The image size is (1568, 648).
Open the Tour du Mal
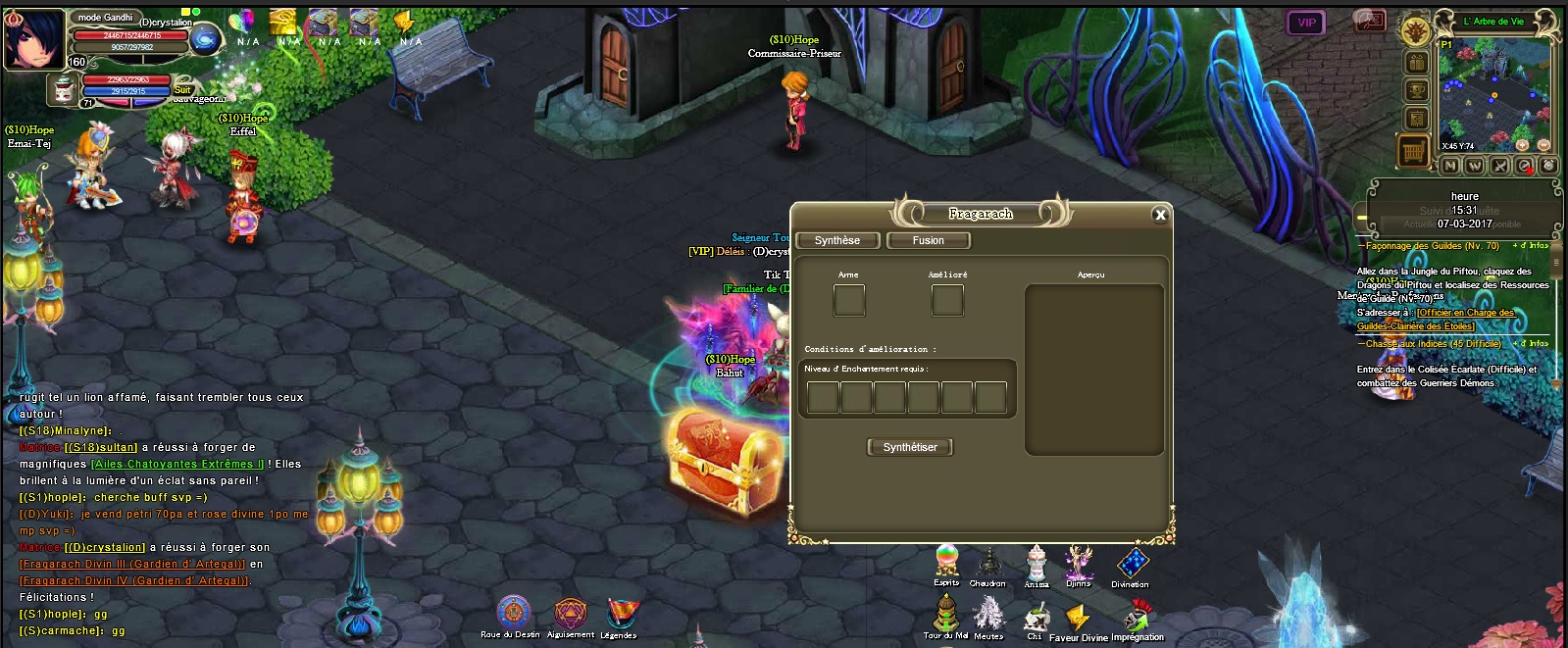click(945, 615)
